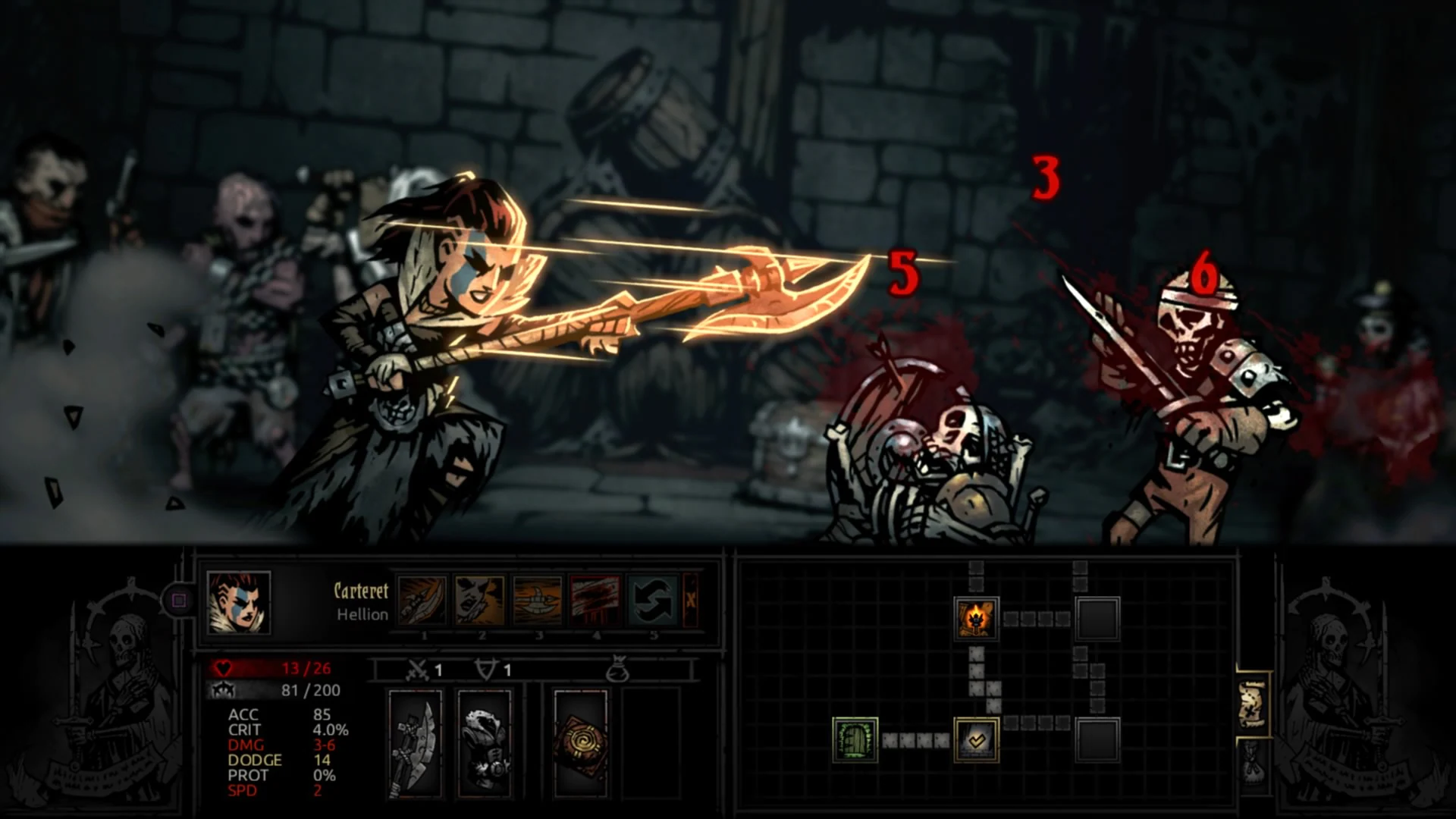Select the map scroll icon on right panel
This screenshot has width=1456, height=819.
[1253, 704]
